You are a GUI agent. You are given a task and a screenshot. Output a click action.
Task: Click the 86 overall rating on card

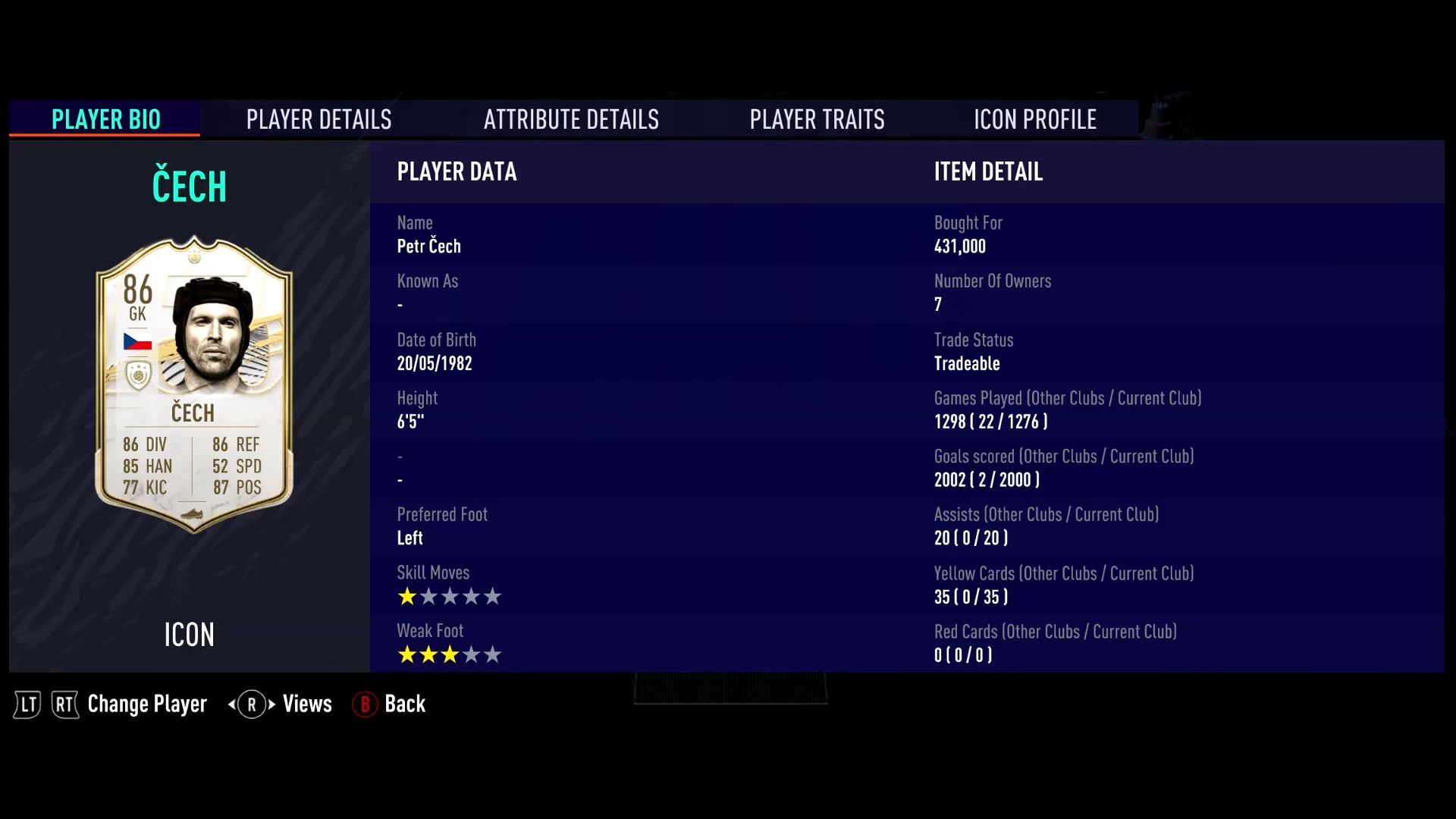pos(137,292)
